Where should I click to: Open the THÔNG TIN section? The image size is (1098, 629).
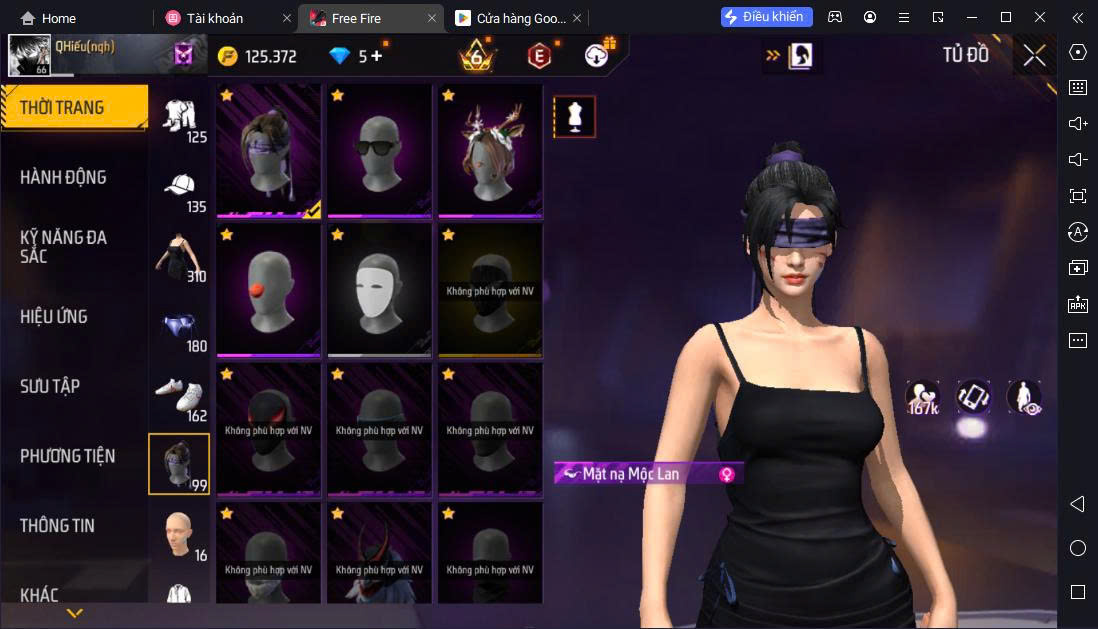click(x=57, y=525)
